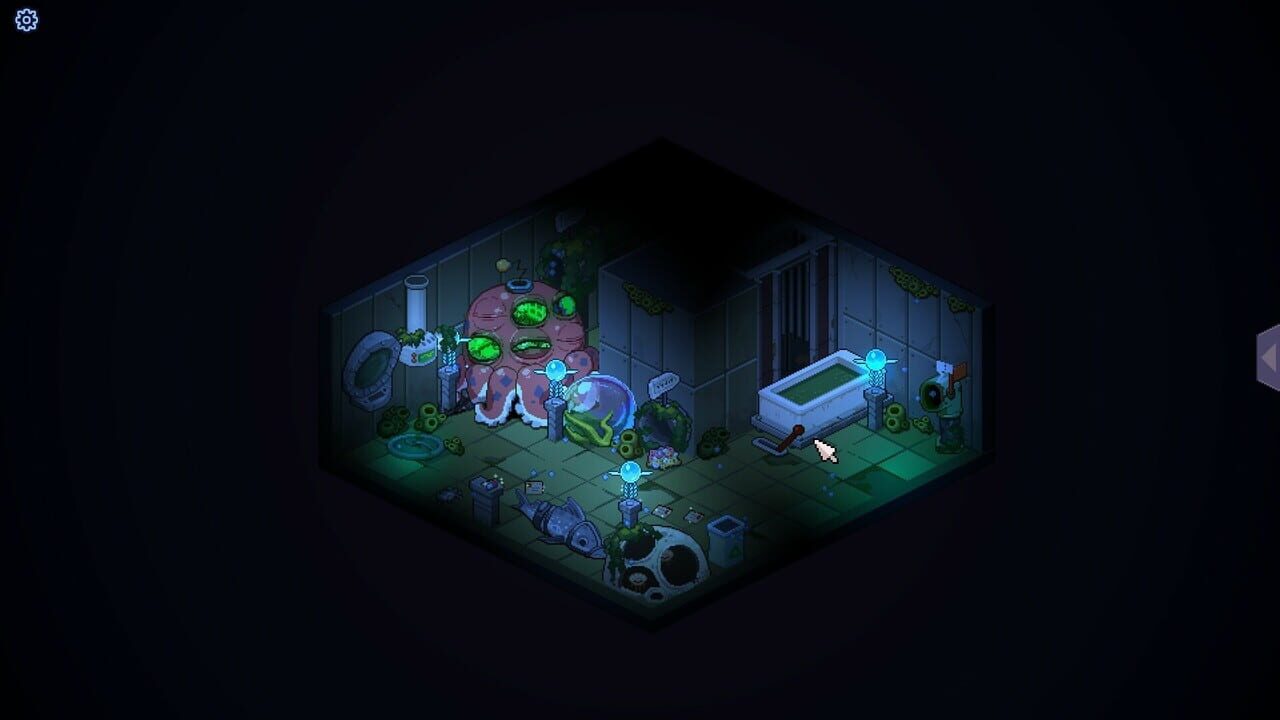Open the settings gear menu

point(26,20)
